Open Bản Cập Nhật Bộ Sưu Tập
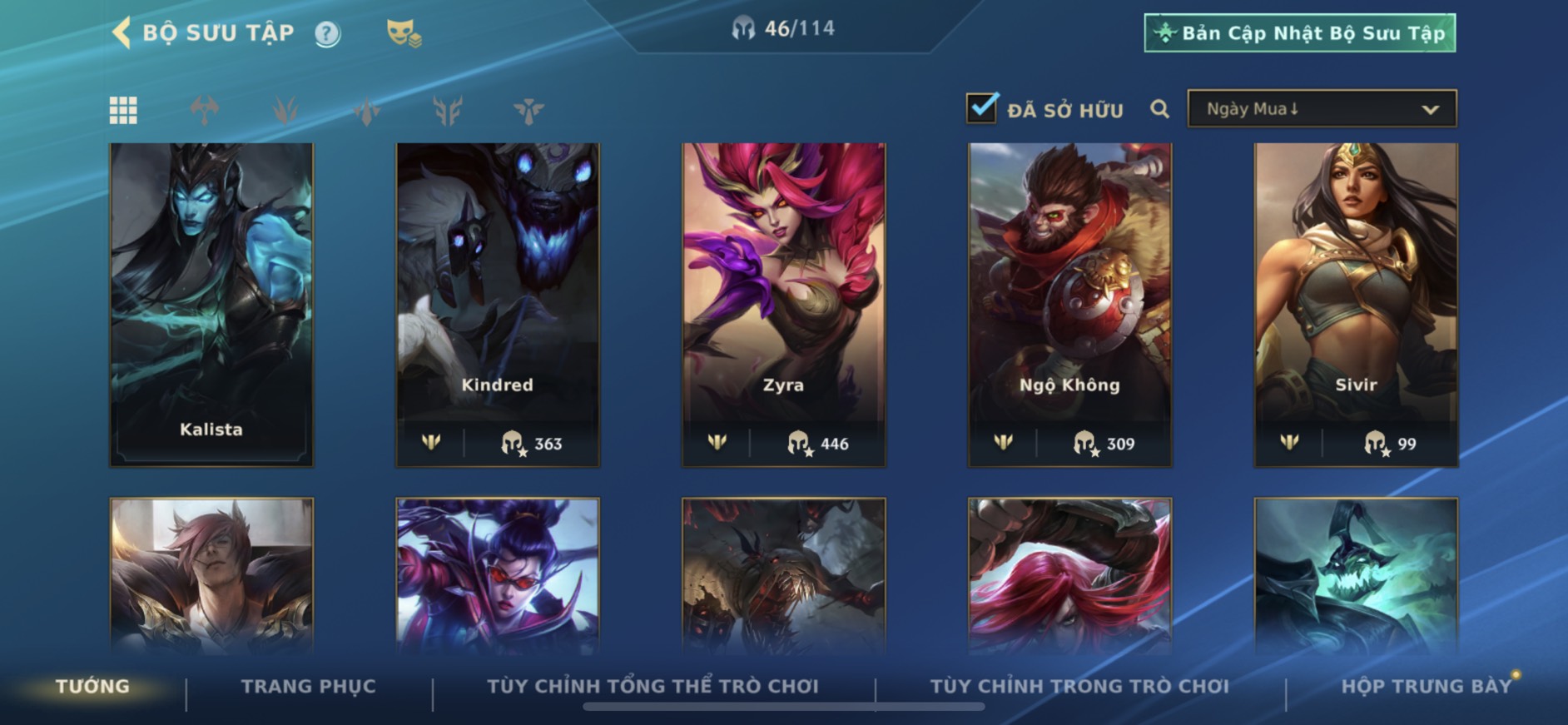The height and width of the screenshot is (725, 1568). coord(1299,33)
